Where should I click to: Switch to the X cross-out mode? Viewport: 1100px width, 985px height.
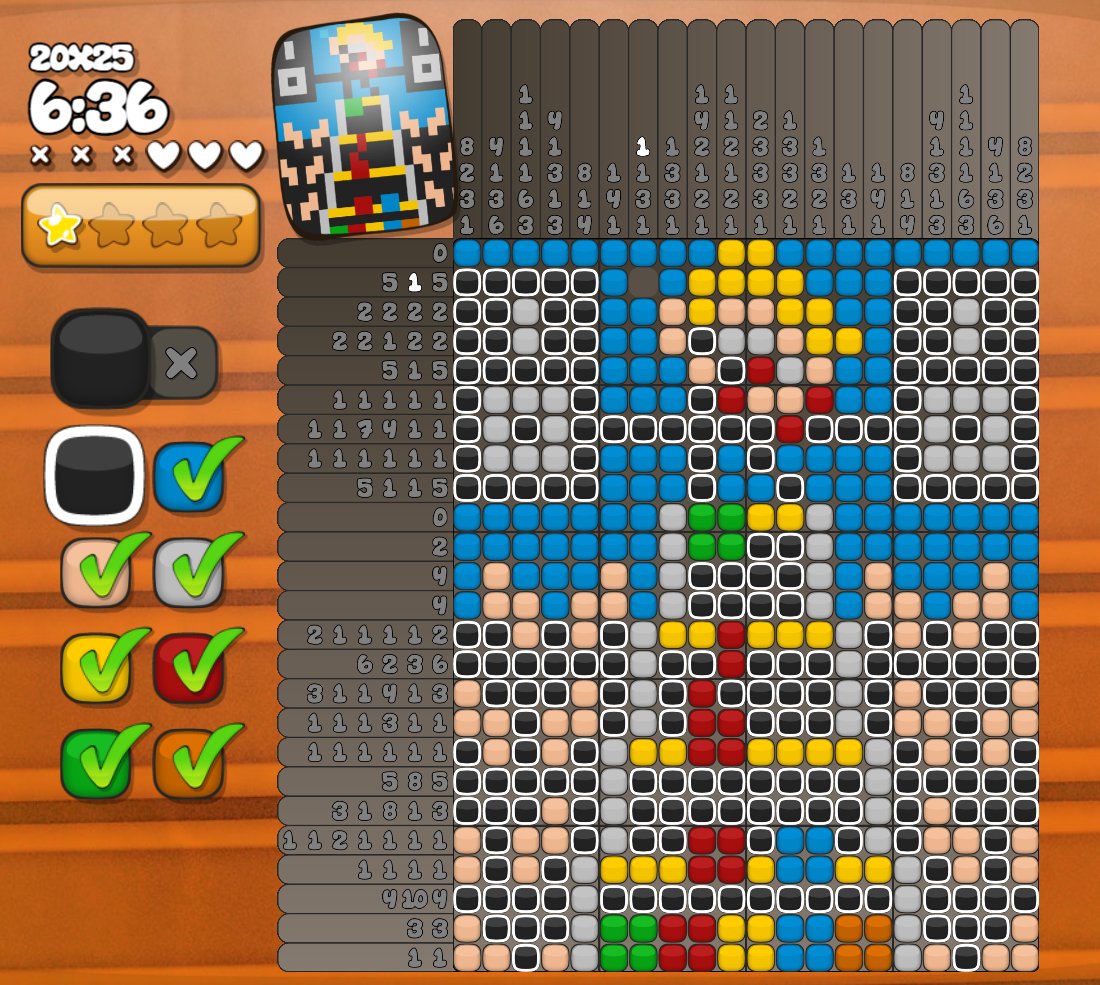182,362
